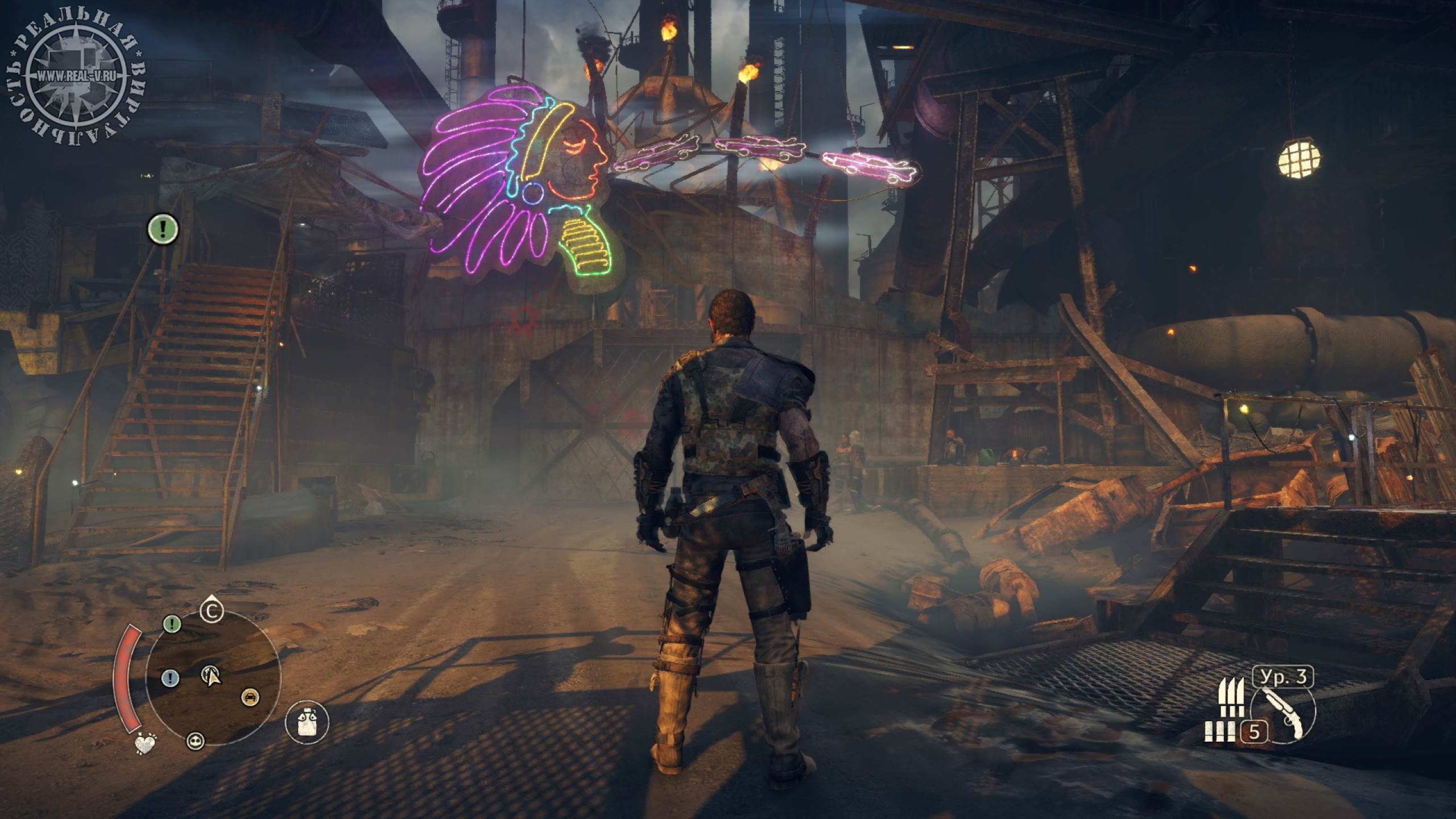Screen dimensions: 1456x819
Task: Click the green objective marker above the staircase
Action: (x=164, y=229)
